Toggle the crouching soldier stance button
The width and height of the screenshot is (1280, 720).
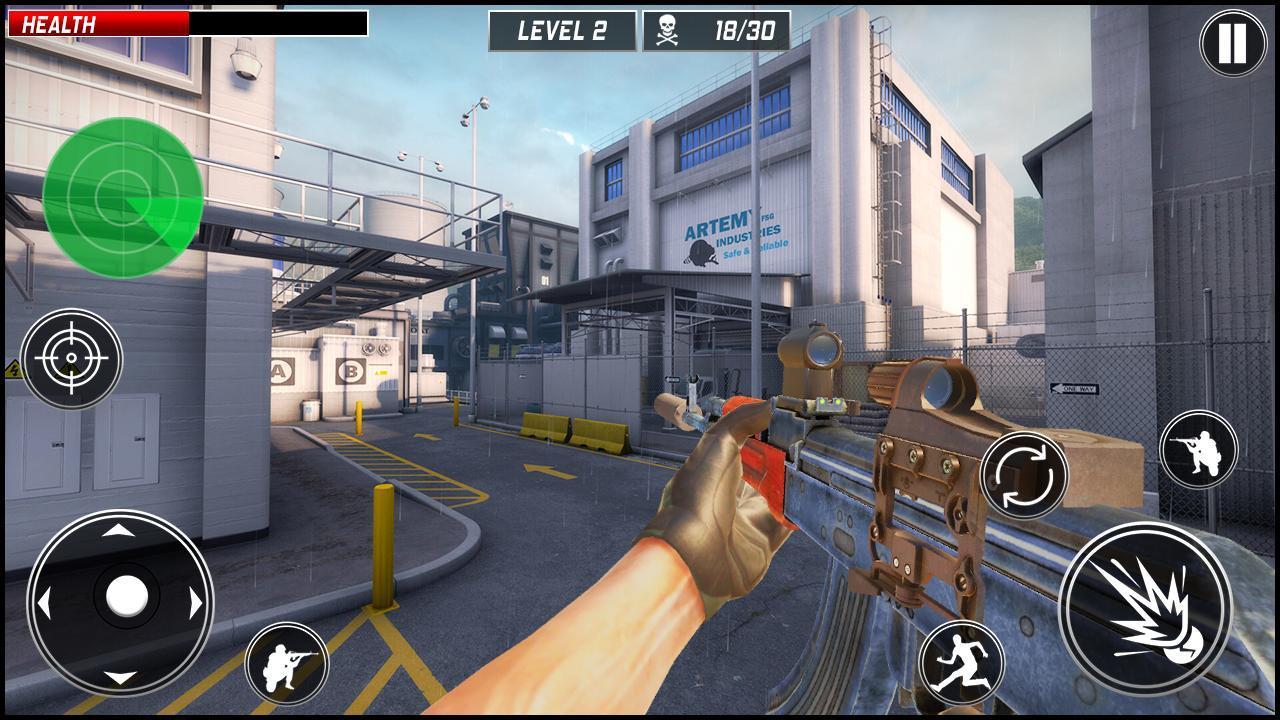click(x=287, y=663)
